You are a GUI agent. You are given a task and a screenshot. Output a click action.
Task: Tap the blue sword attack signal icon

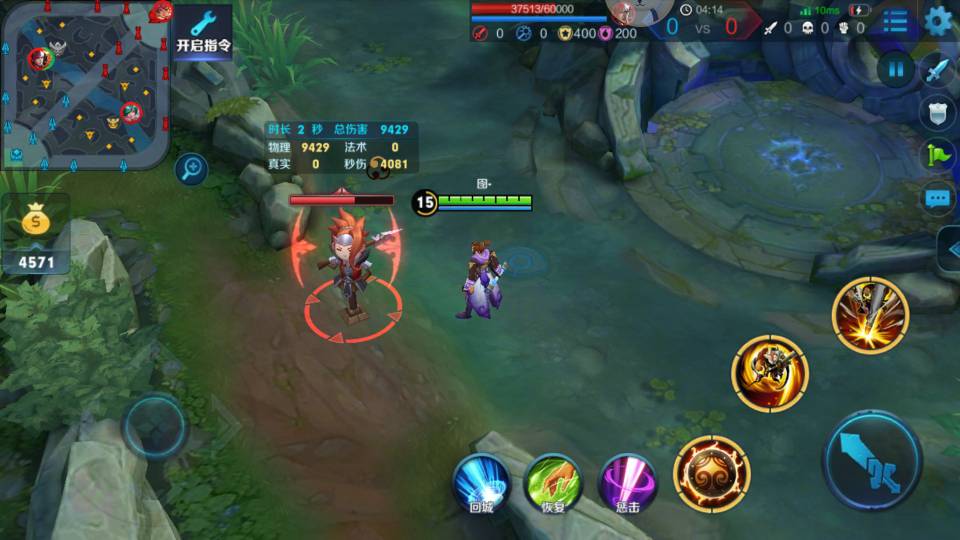click(937, 71)
